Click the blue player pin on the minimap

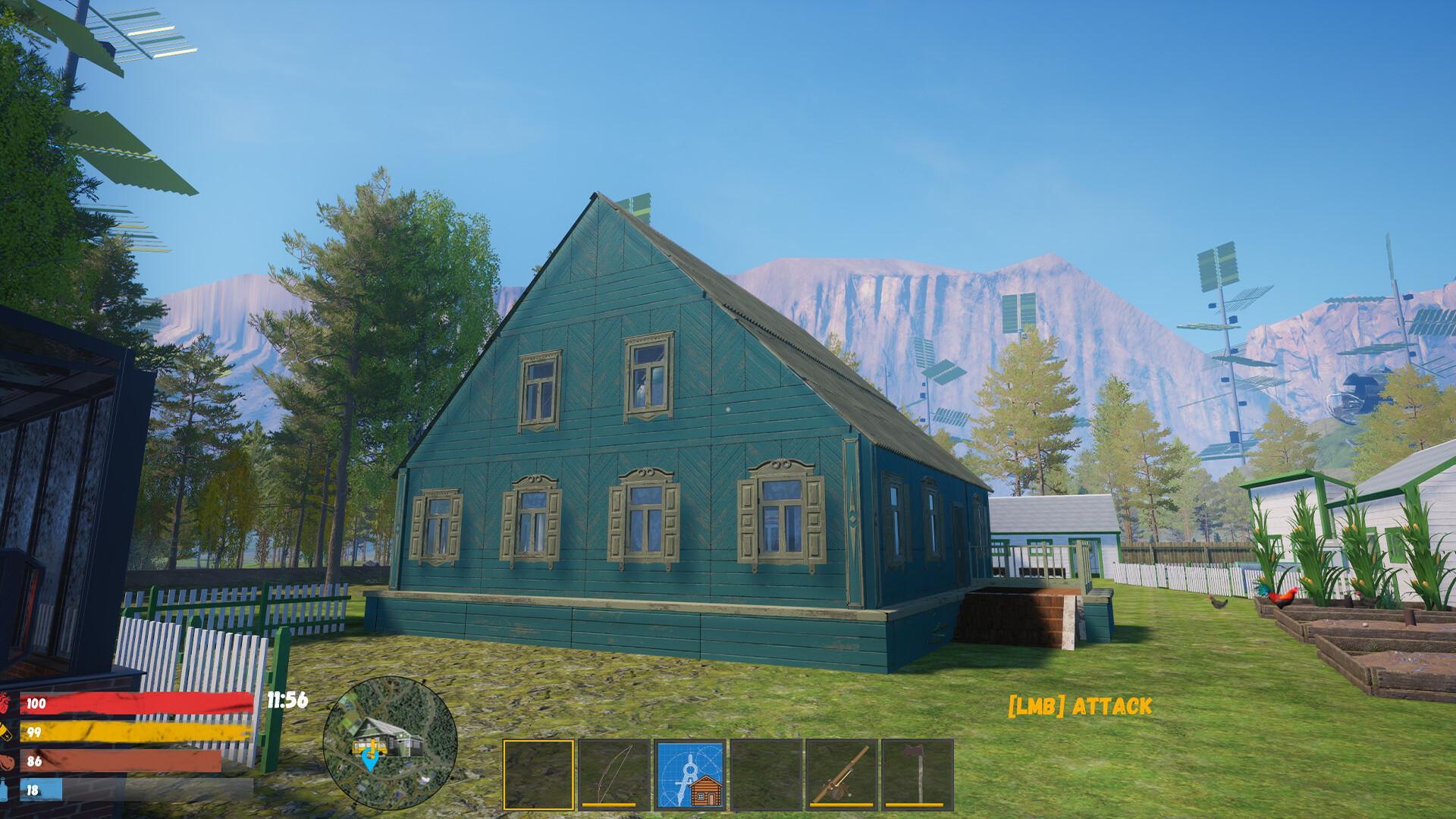click(x=371, y=760)
